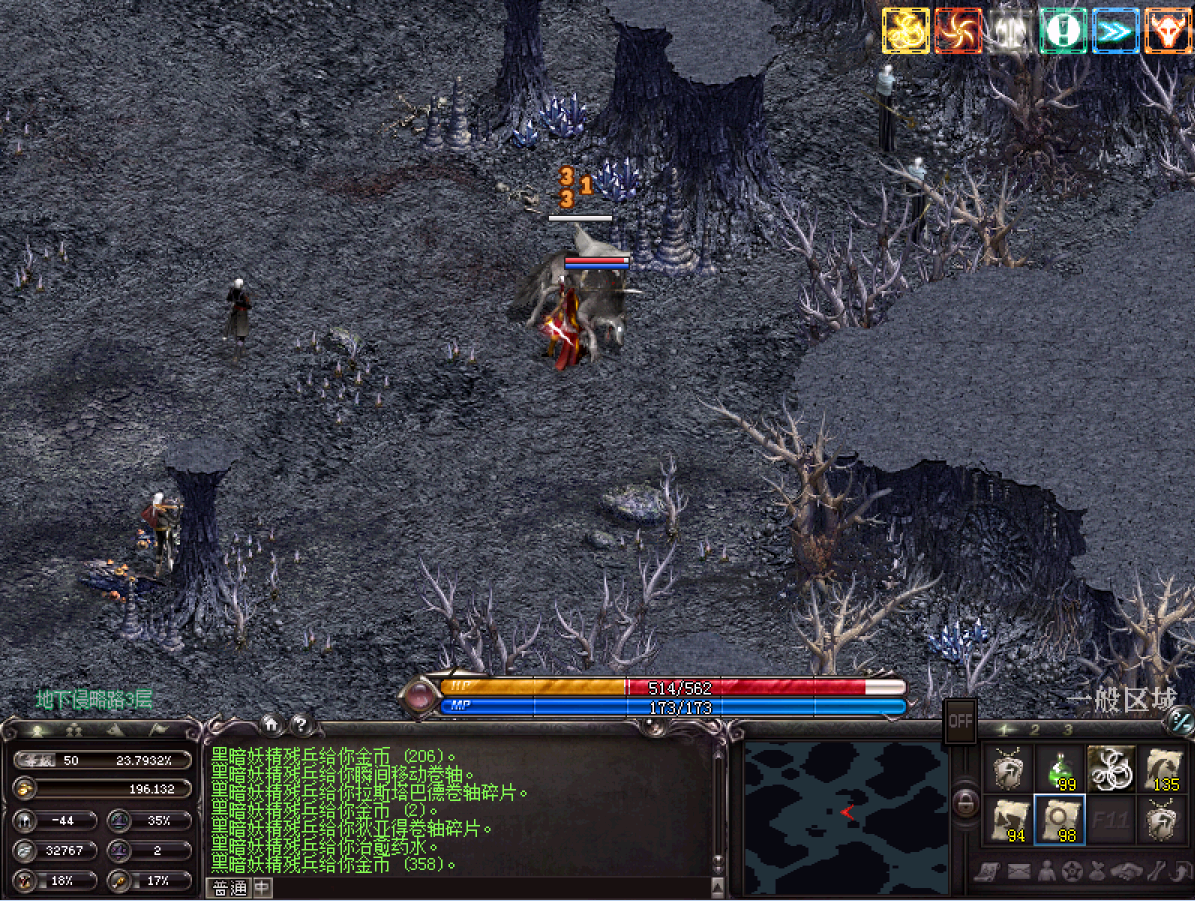Click the yellow swirl buff icon
The height and width of the screenshot is (901, 1195).
click(x=905, y=31)
